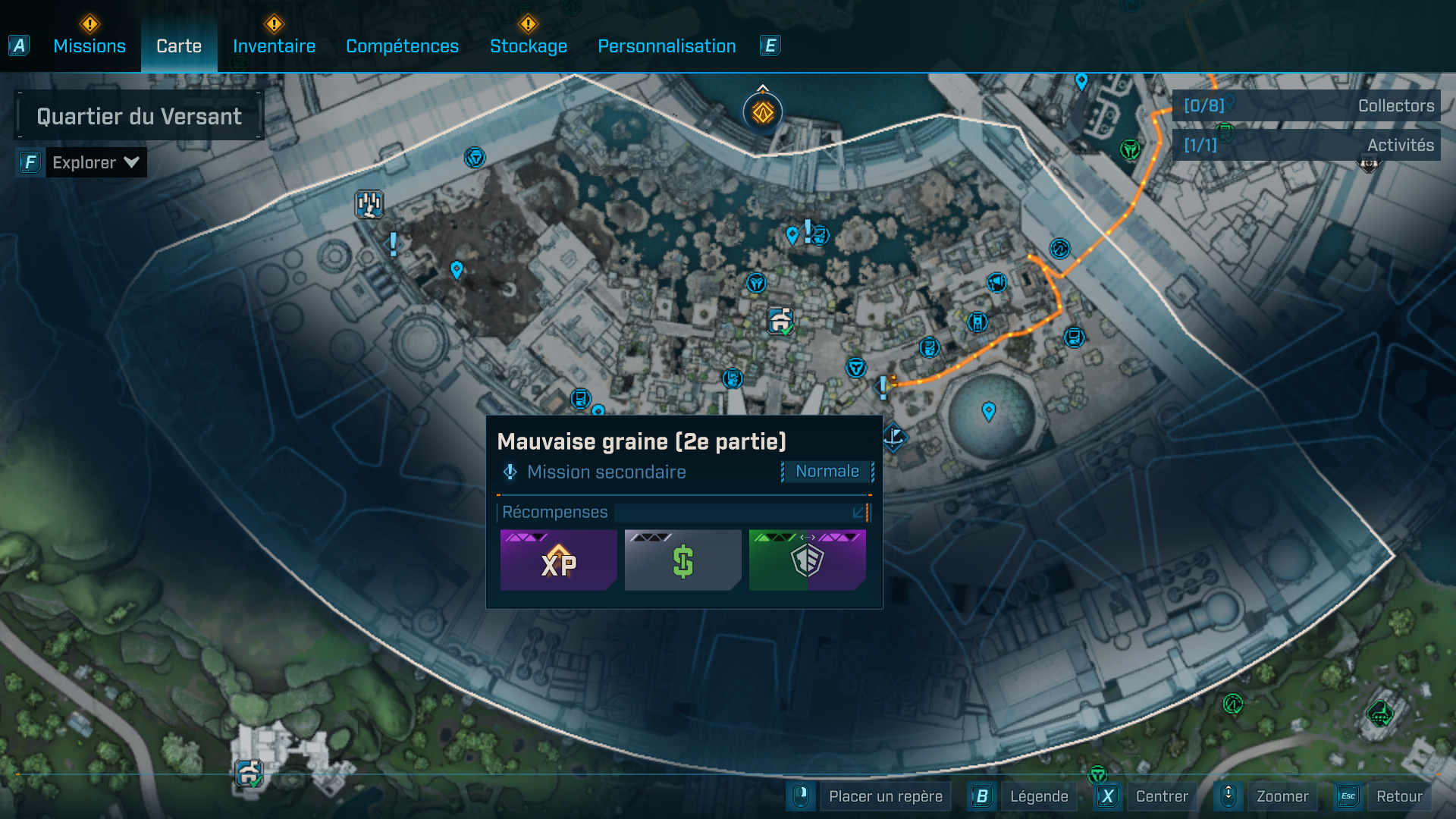
Task: Collapse the Récompenses section
Action: (x=858, y=513)
